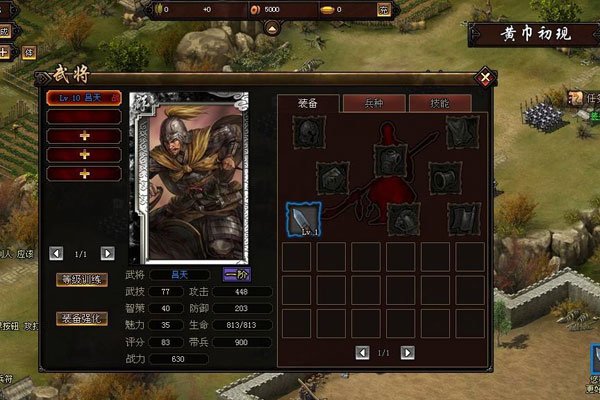Close the 武将 general panel
The width and height of the screenshot is (600, 400).
[485, 76]
